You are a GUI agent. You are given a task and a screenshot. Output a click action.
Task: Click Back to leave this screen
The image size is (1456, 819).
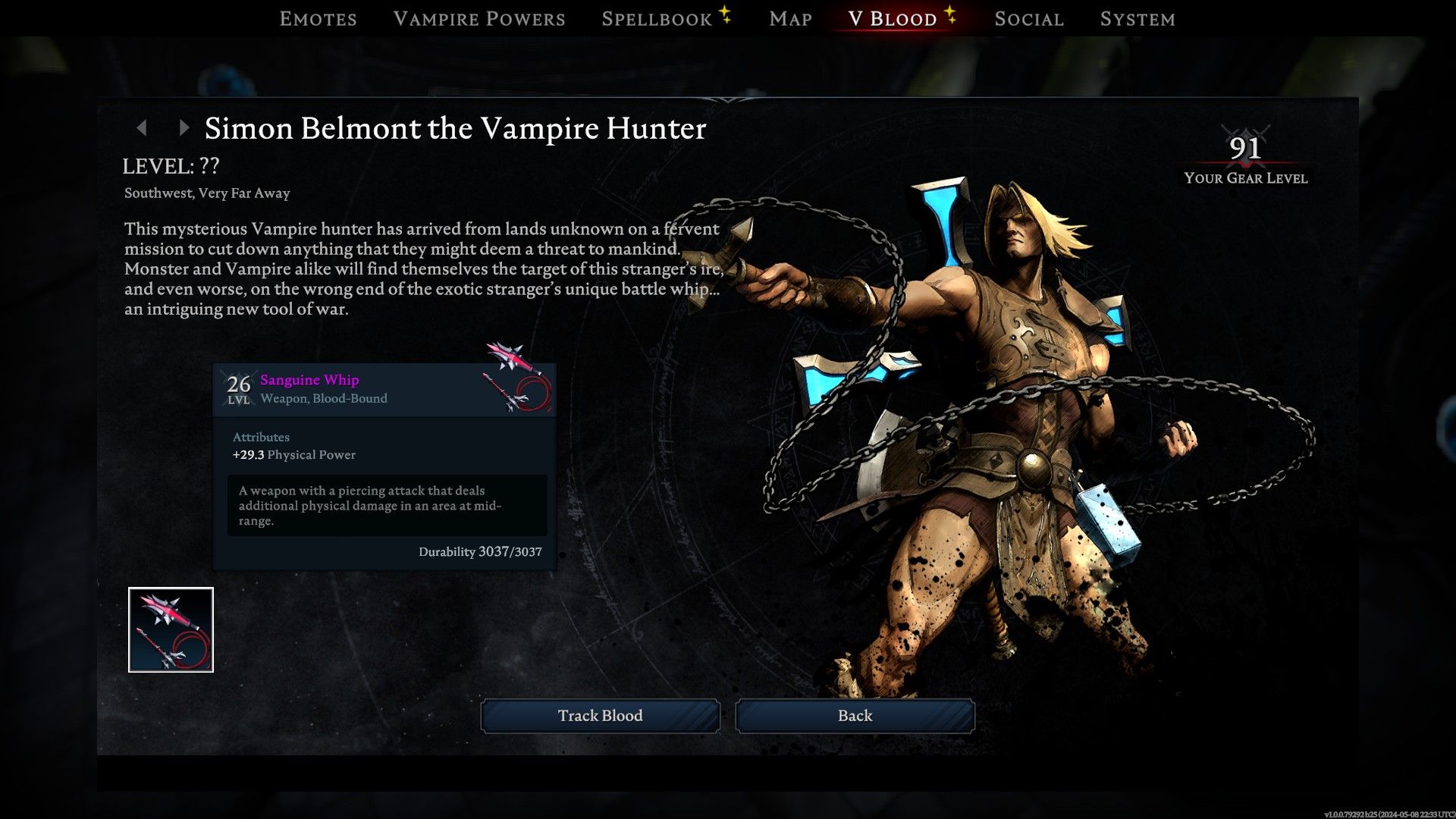854,715
